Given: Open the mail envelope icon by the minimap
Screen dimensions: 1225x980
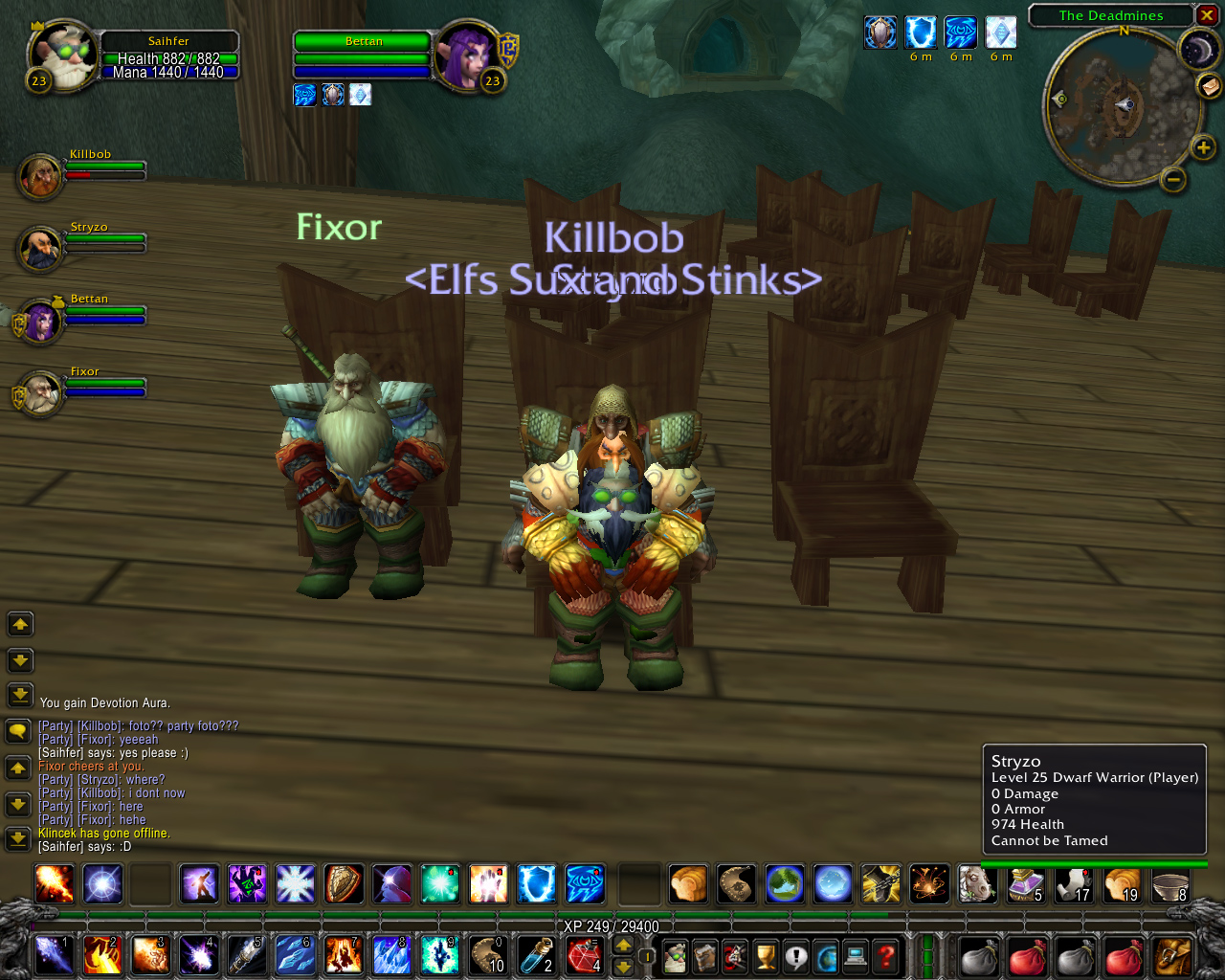Looking at the screenshot, I should point(1210,86).
